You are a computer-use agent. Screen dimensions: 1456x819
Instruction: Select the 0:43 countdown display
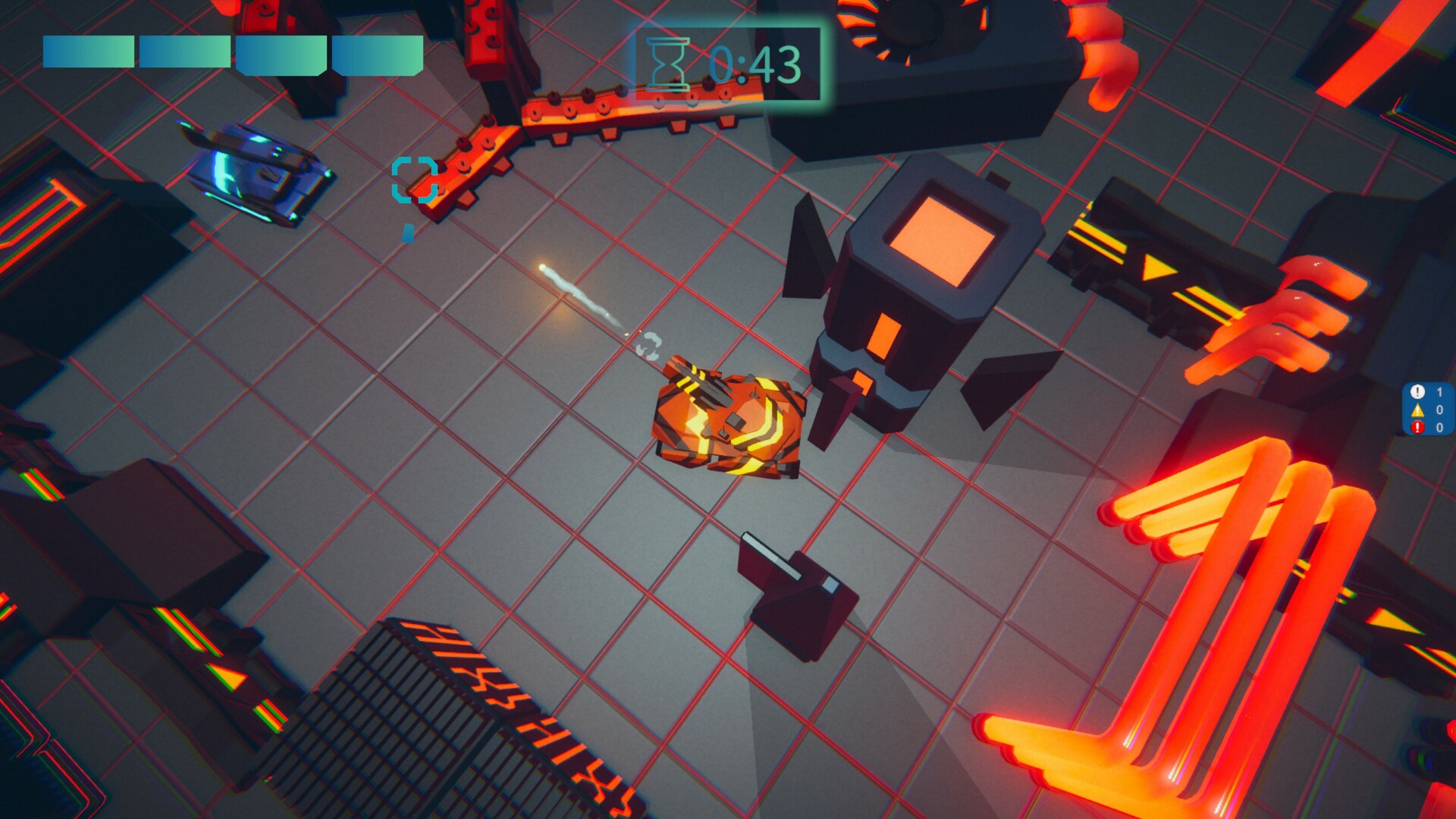tap(755, 62)
